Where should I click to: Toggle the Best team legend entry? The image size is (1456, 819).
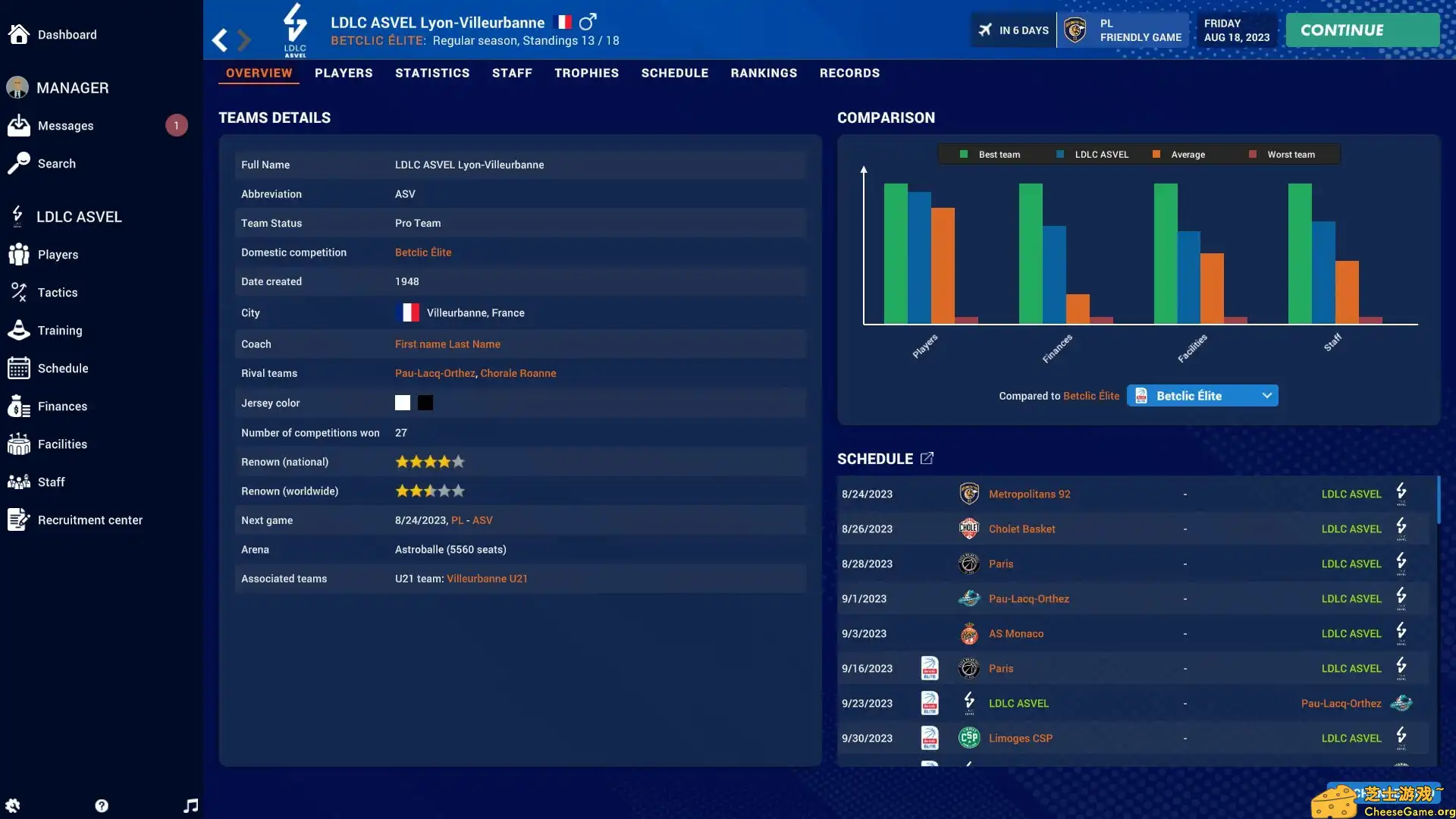(990, 154)
